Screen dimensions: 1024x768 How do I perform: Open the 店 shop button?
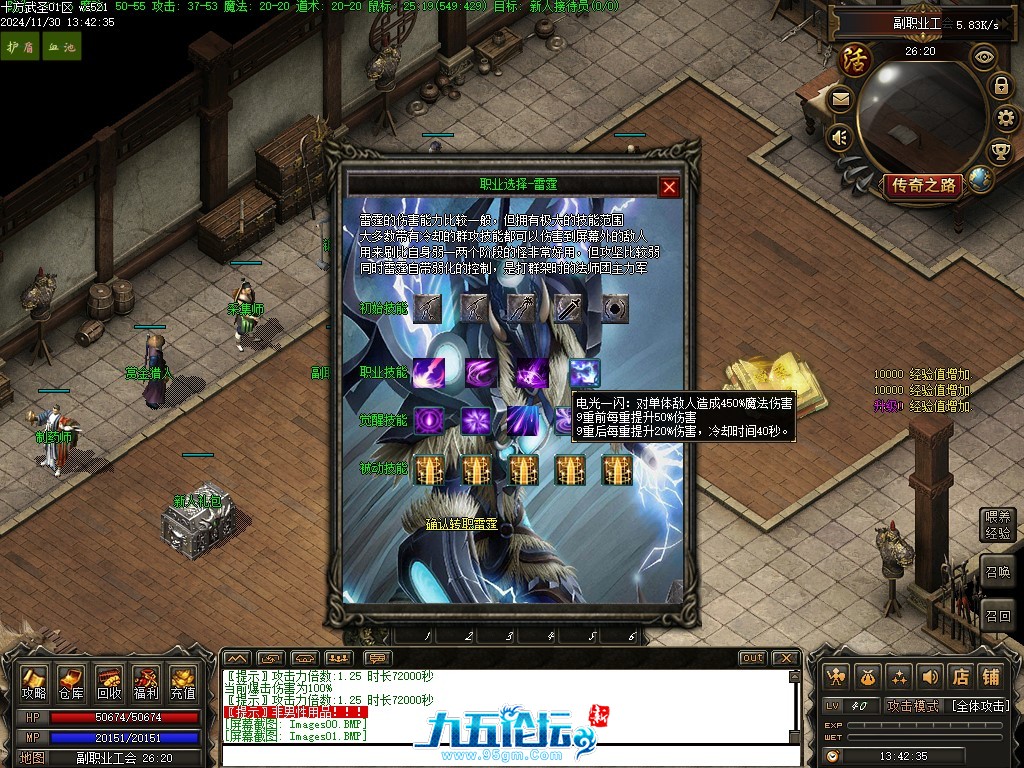(960, 677)
